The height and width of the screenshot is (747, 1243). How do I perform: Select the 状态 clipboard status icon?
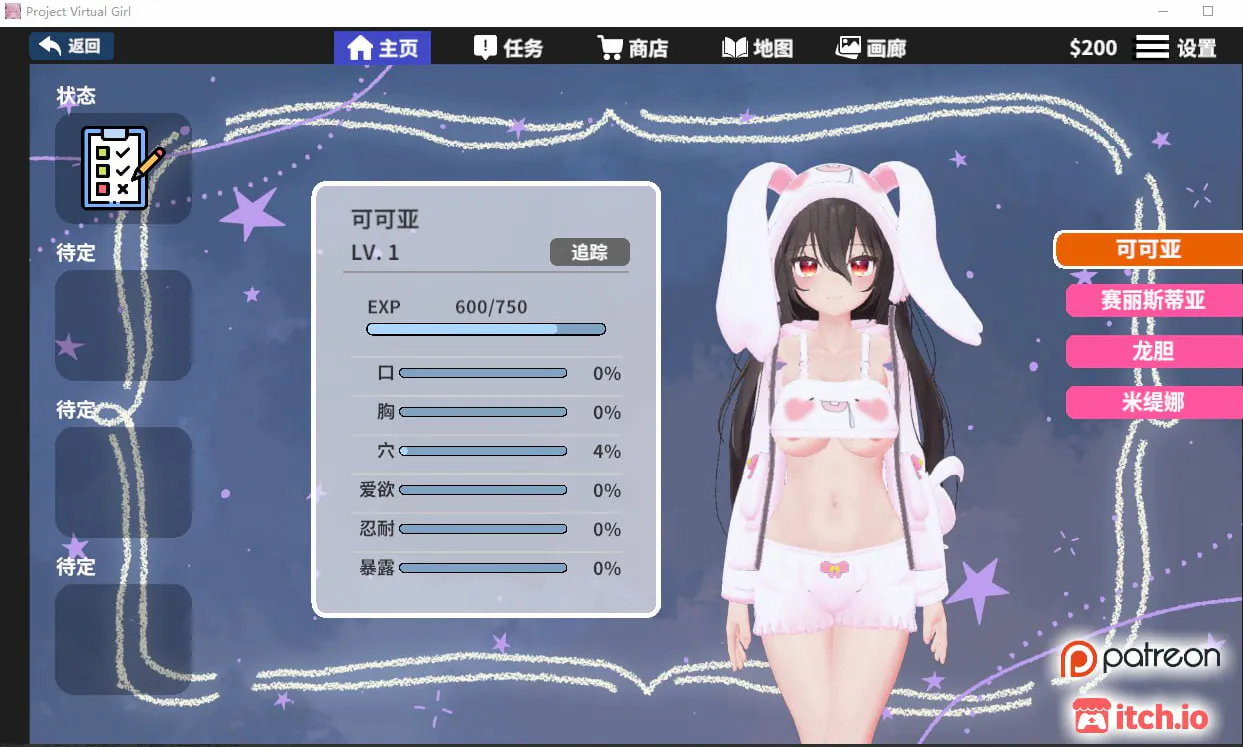[x=123, y=167]
